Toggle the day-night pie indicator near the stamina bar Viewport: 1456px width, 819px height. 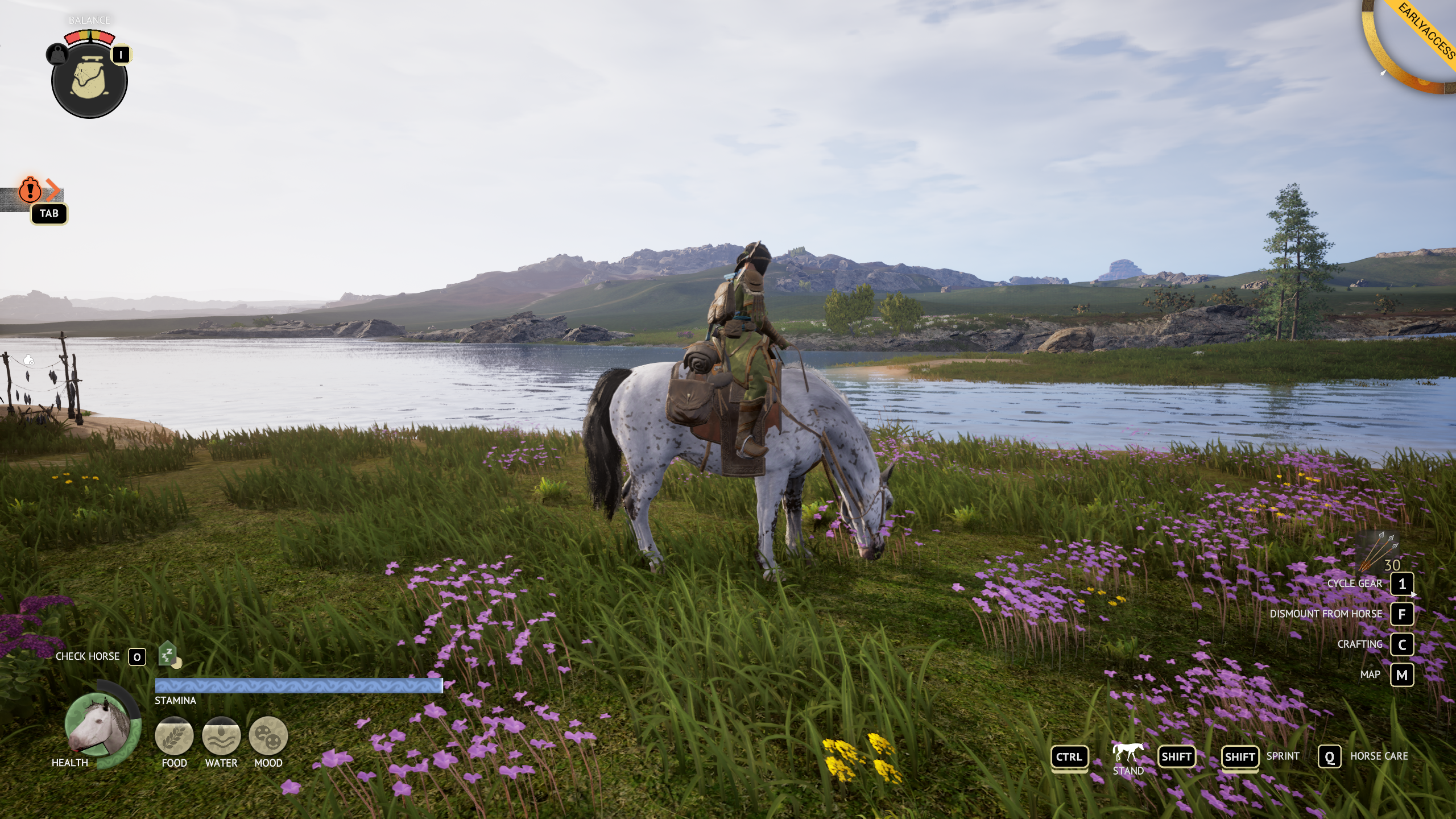177,663
